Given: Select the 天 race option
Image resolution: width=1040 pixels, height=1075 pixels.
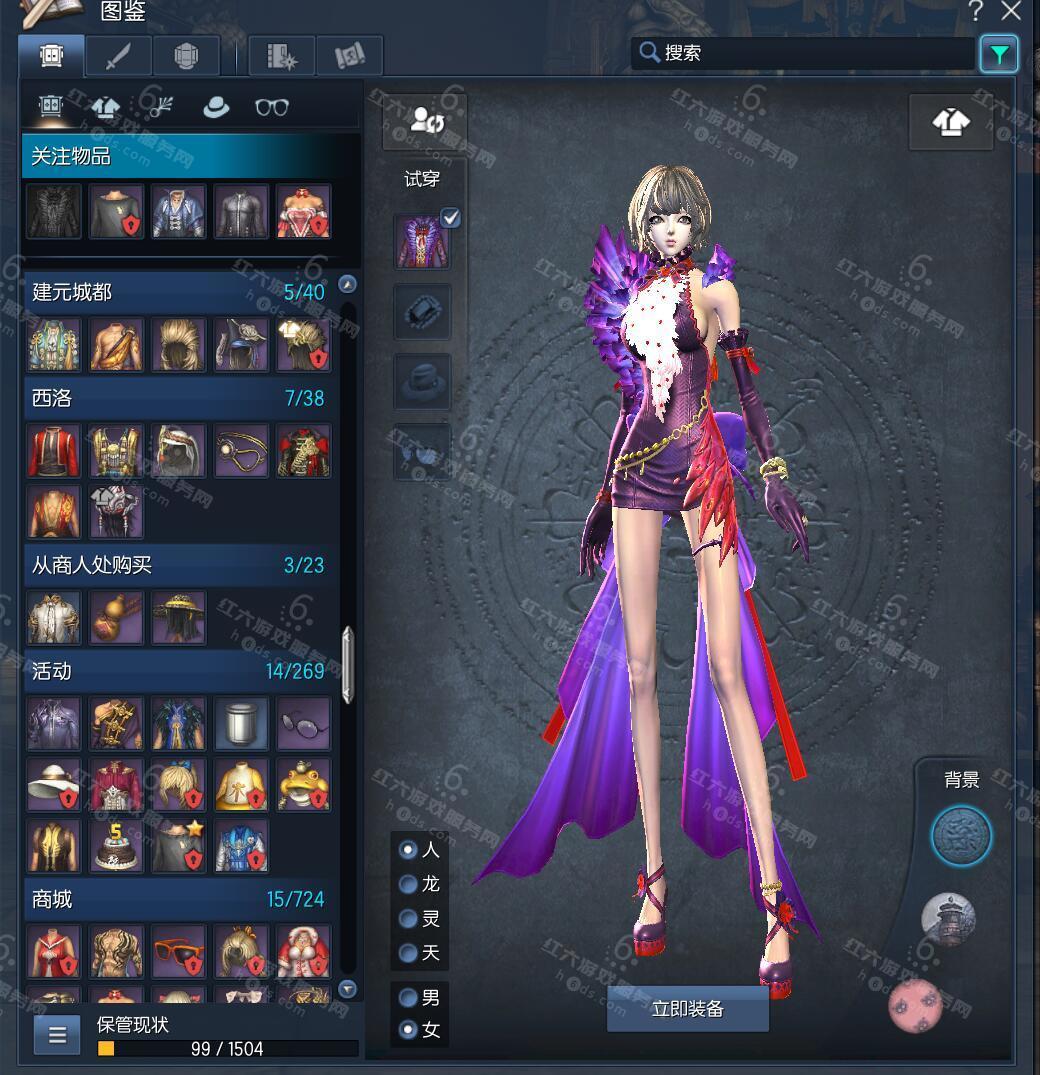Looking at the screenshot, I should coord(408,953).
